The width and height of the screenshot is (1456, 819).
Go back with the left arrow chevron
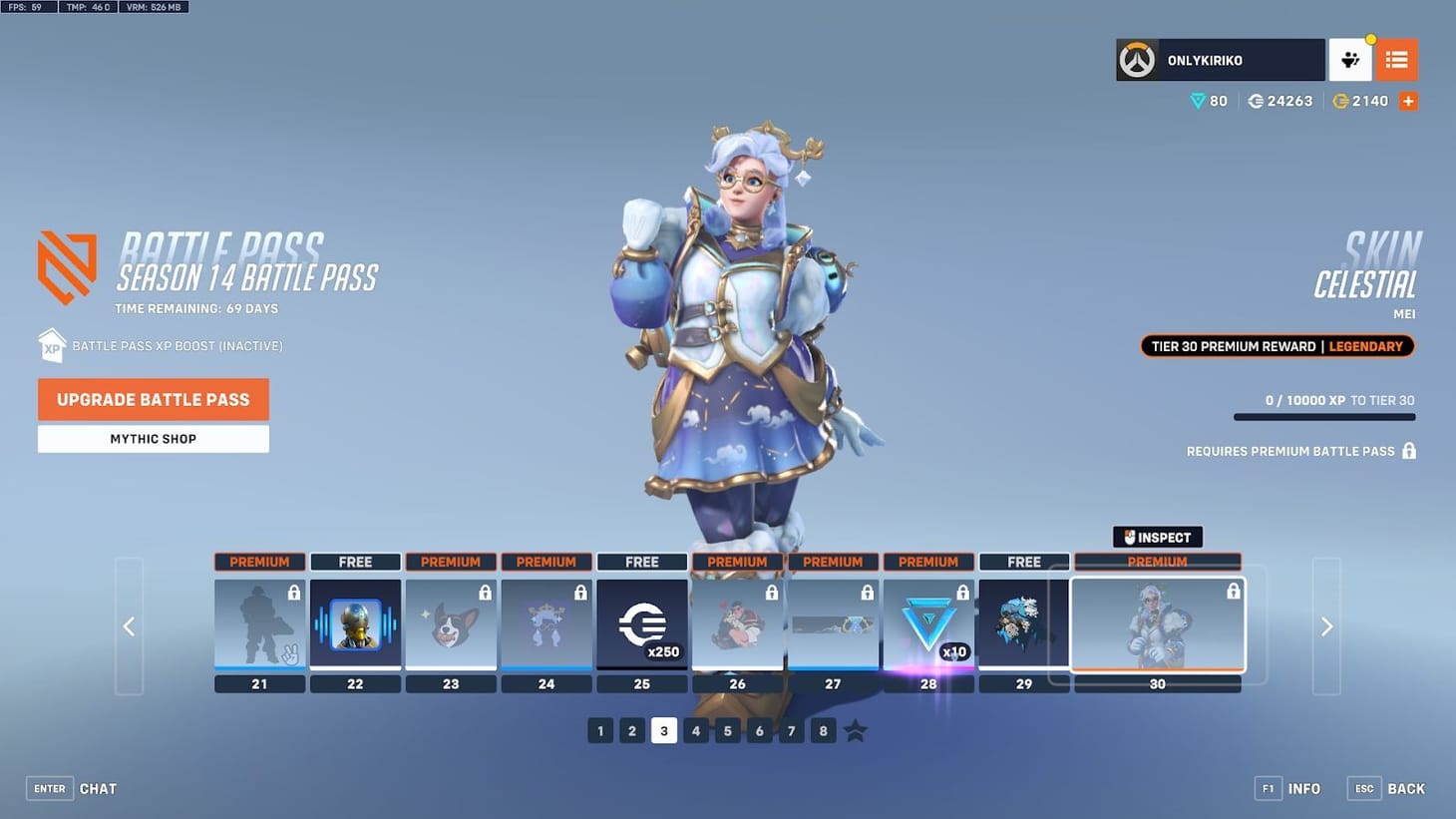click(x=129, y=626)
